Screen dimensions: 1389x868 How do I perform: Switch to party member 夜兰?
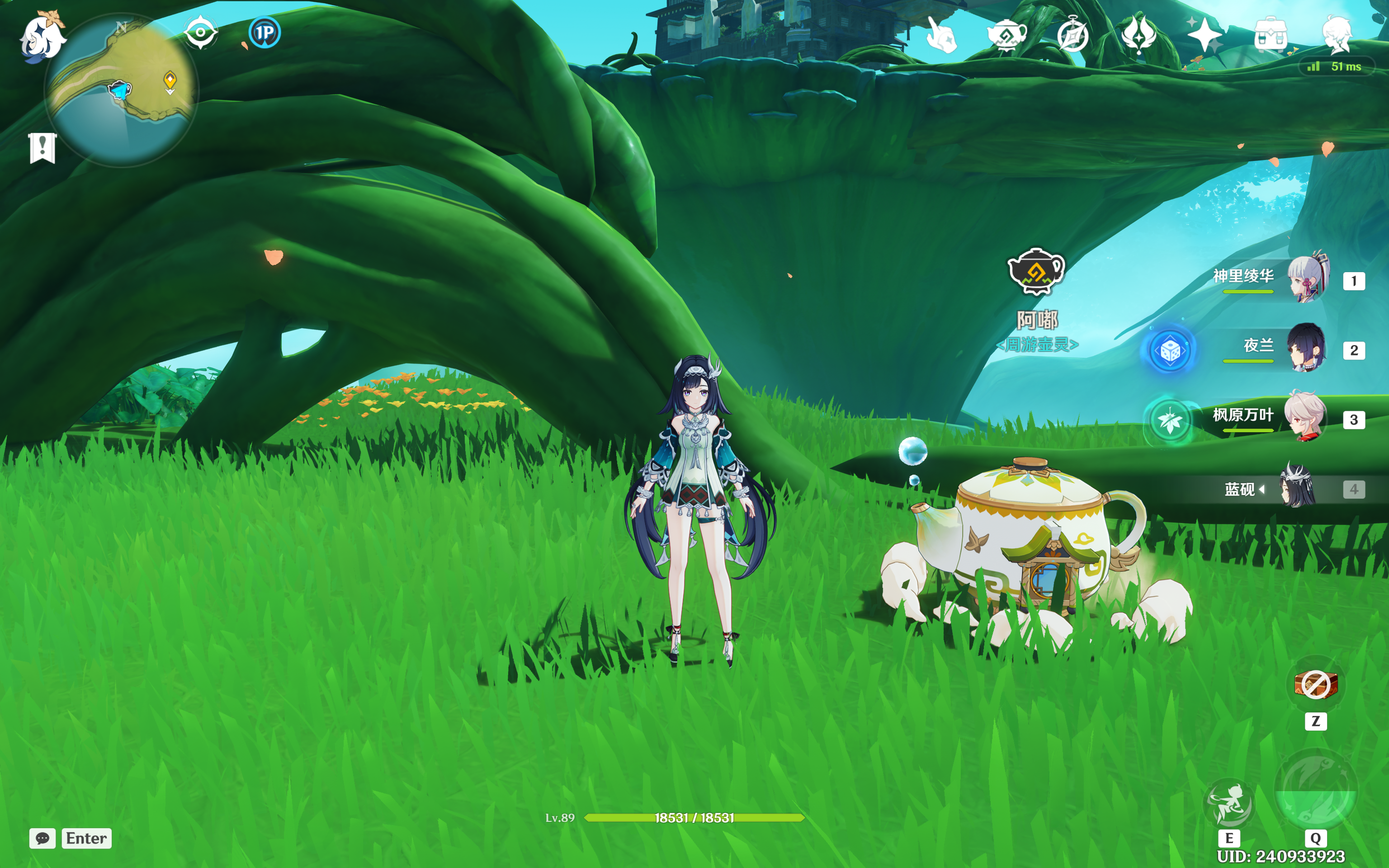pyautogui.click(x=1306, y=349)
